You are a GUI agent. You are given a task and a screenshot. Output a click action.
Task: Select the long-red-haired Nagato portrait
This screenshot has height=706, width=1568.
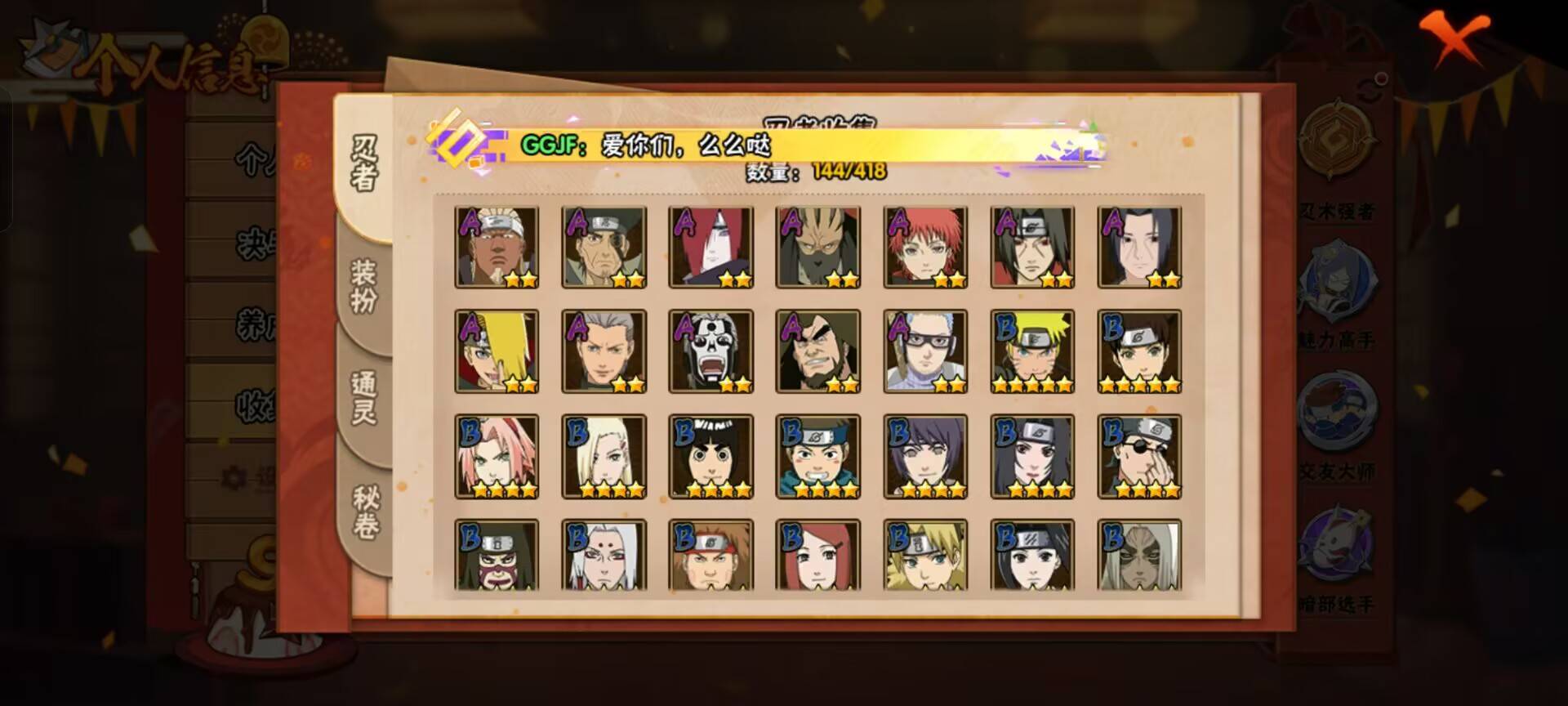(710, 247)
